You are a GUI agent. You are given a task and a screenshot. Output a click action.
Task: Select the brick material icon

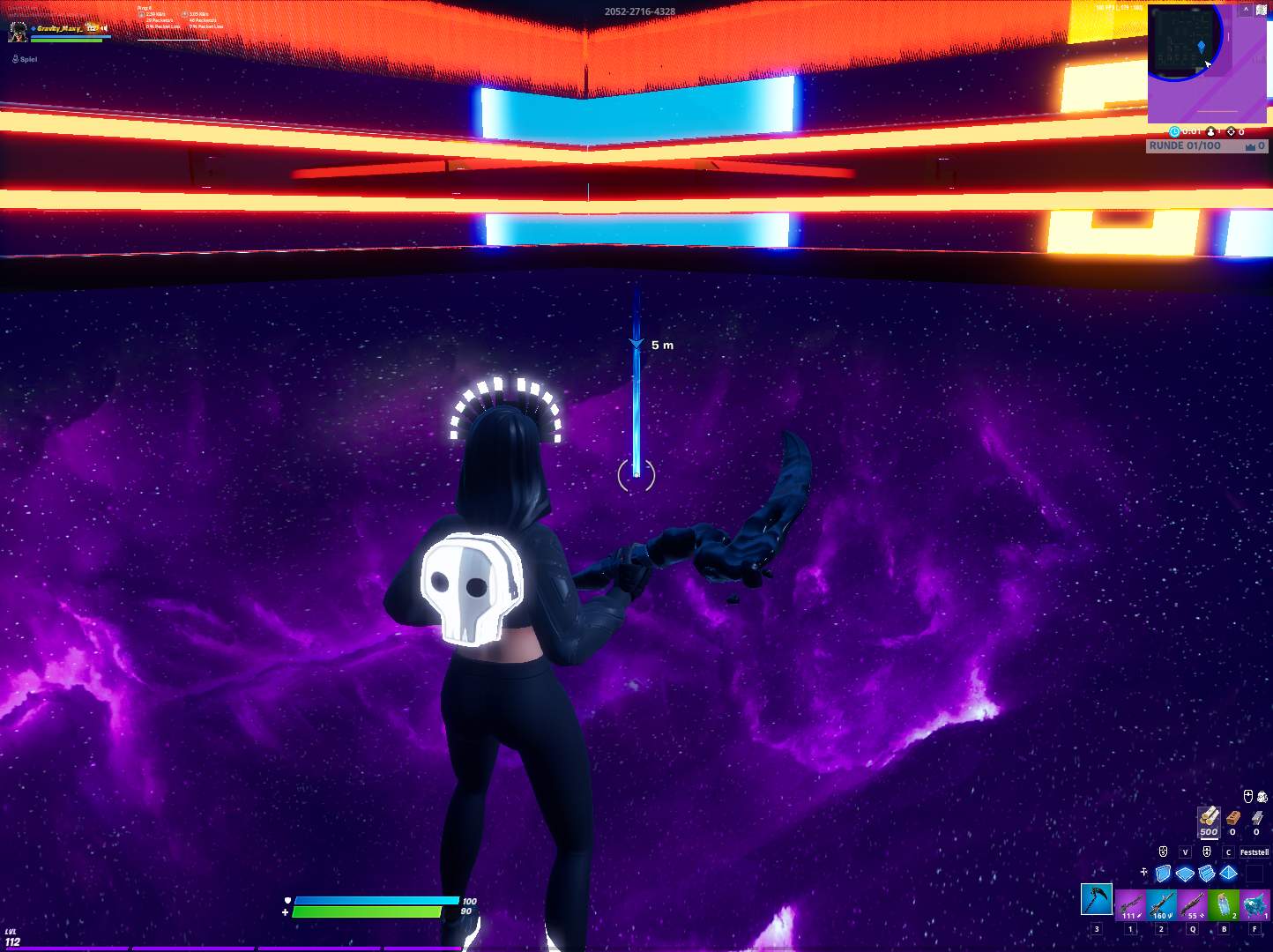[1233, 818]
